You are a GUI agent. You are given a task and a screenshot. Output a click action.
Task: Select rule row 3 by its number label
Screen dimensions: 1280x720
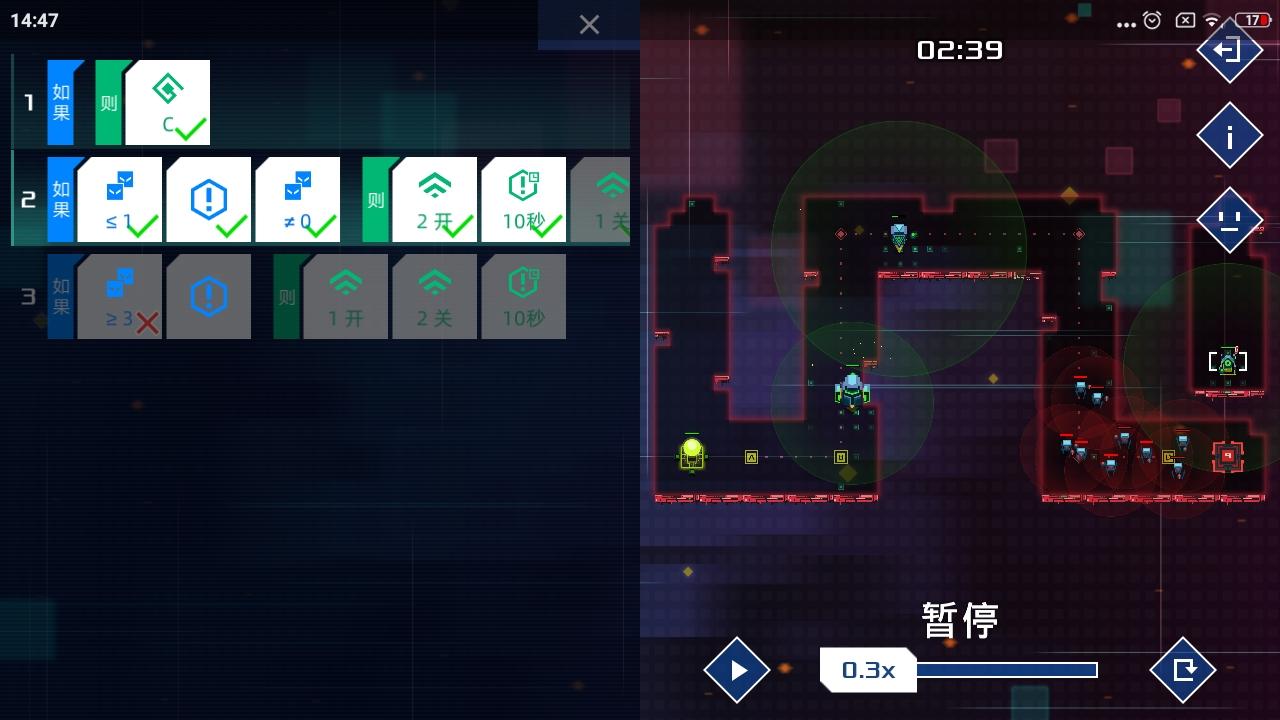(x=28, y=296)
